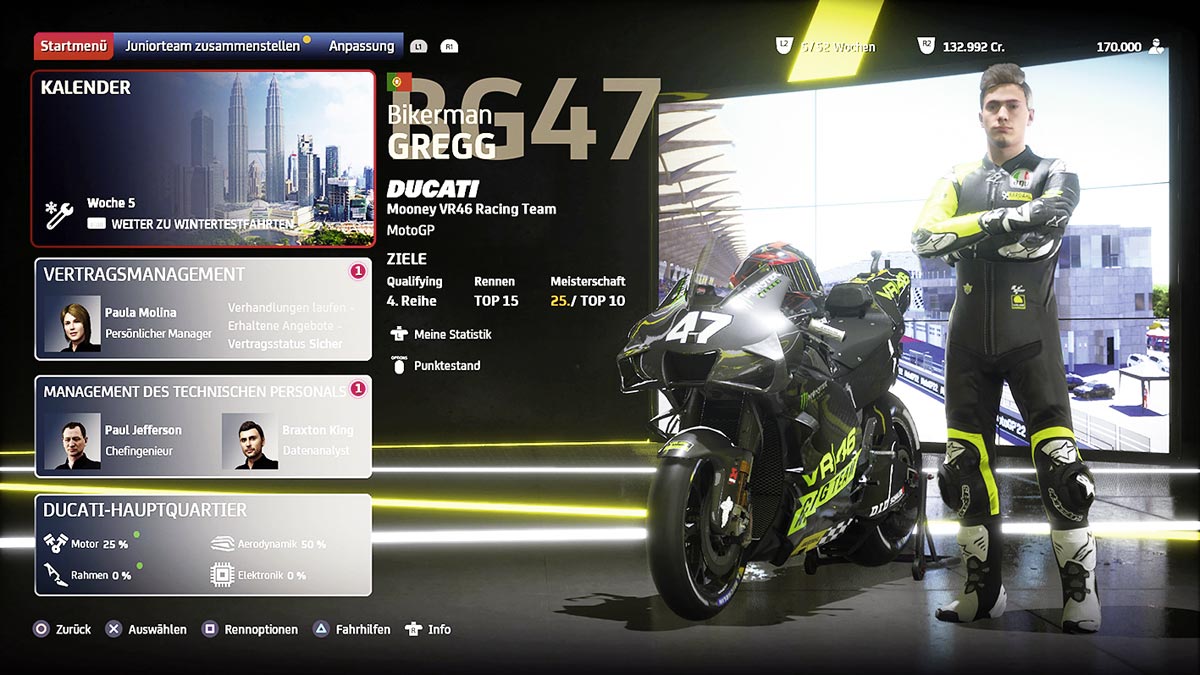Open the Fahrhilfen settings
The image size is (1200, 675).
tap(352, 630)
